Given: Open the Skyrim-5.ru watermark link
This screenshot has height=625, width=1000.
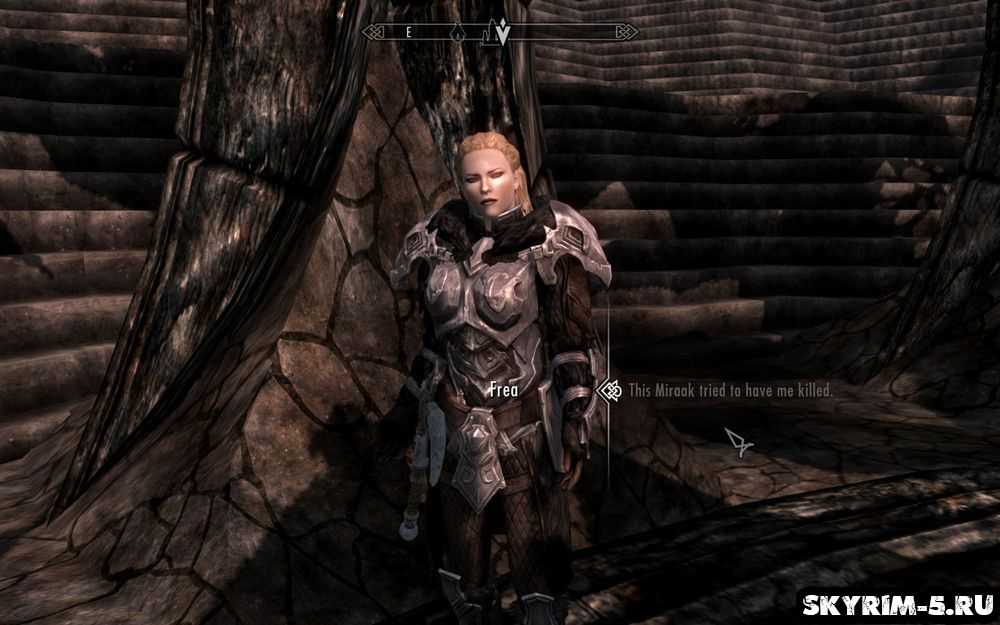Looking at the screenshot, I should [897, 604].
